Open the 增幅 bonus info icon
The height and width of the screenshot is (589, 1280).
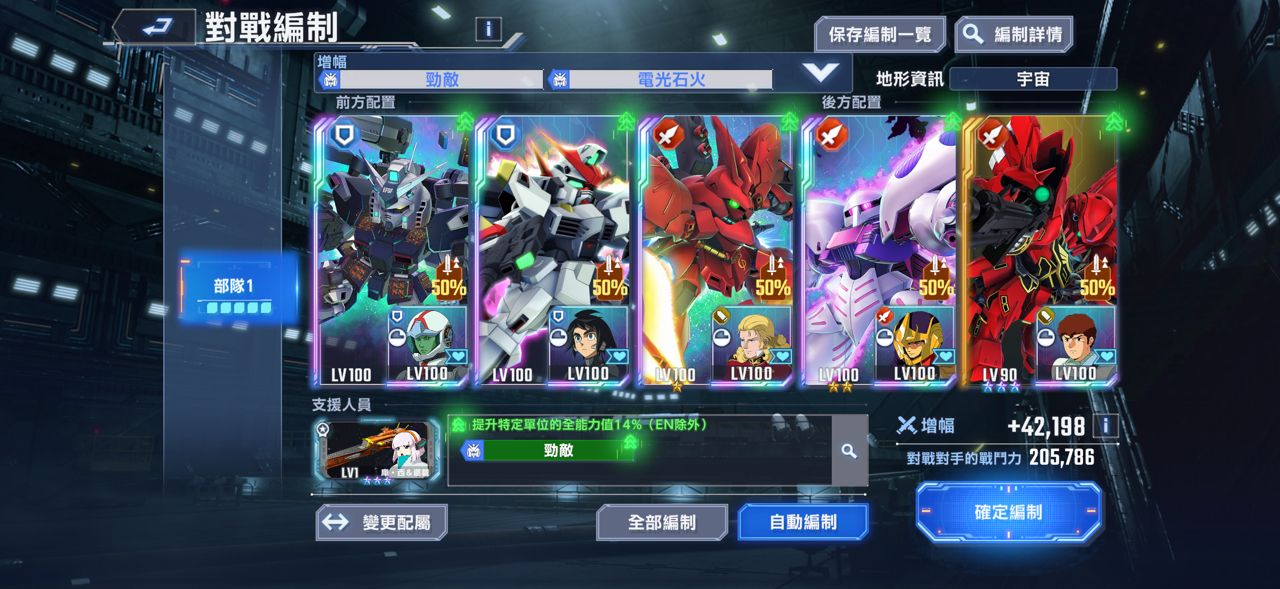pos(1105,427)
